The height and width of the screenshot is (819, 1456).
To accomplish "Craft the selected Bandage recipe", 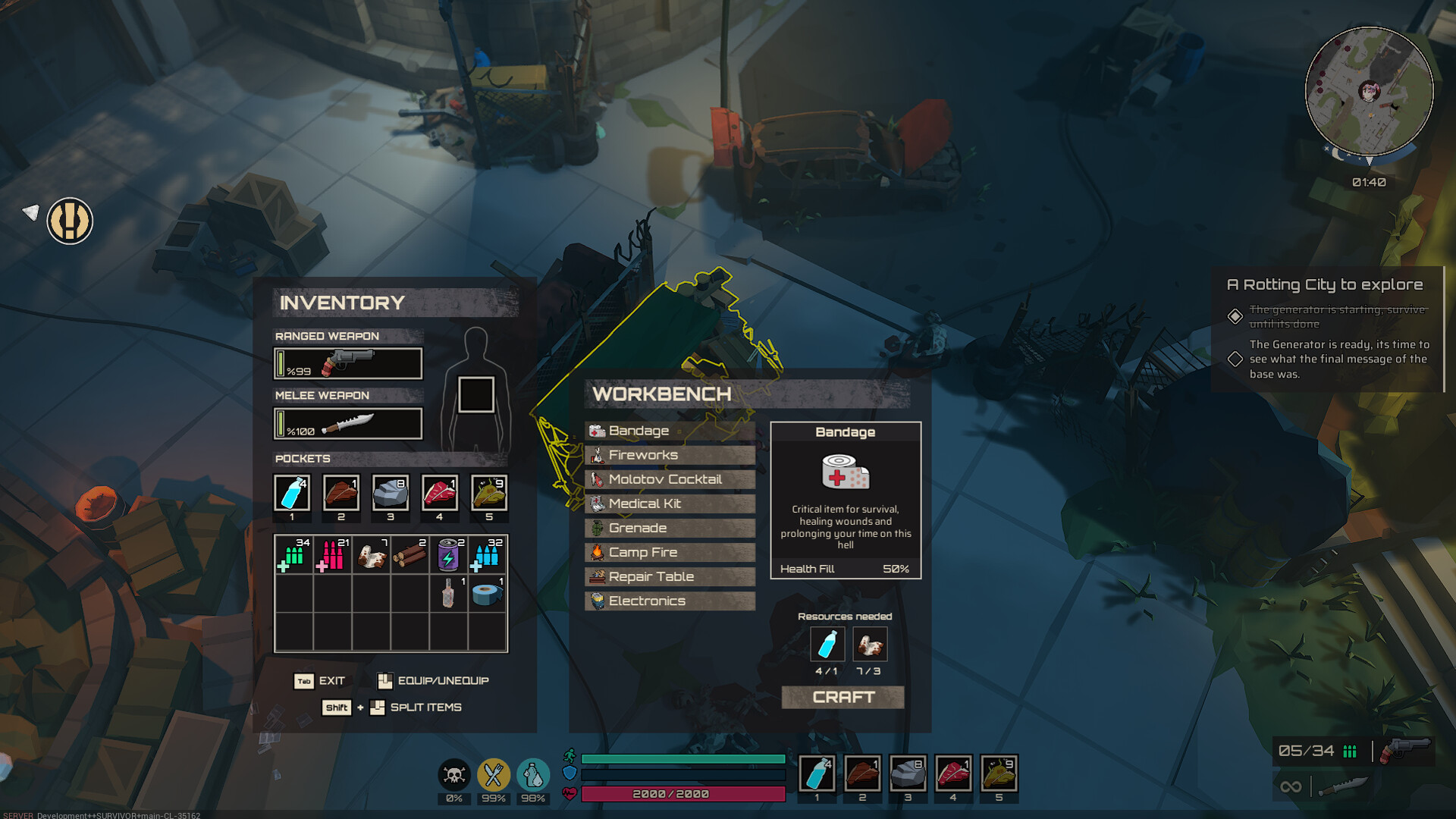I will click(843, 697).
